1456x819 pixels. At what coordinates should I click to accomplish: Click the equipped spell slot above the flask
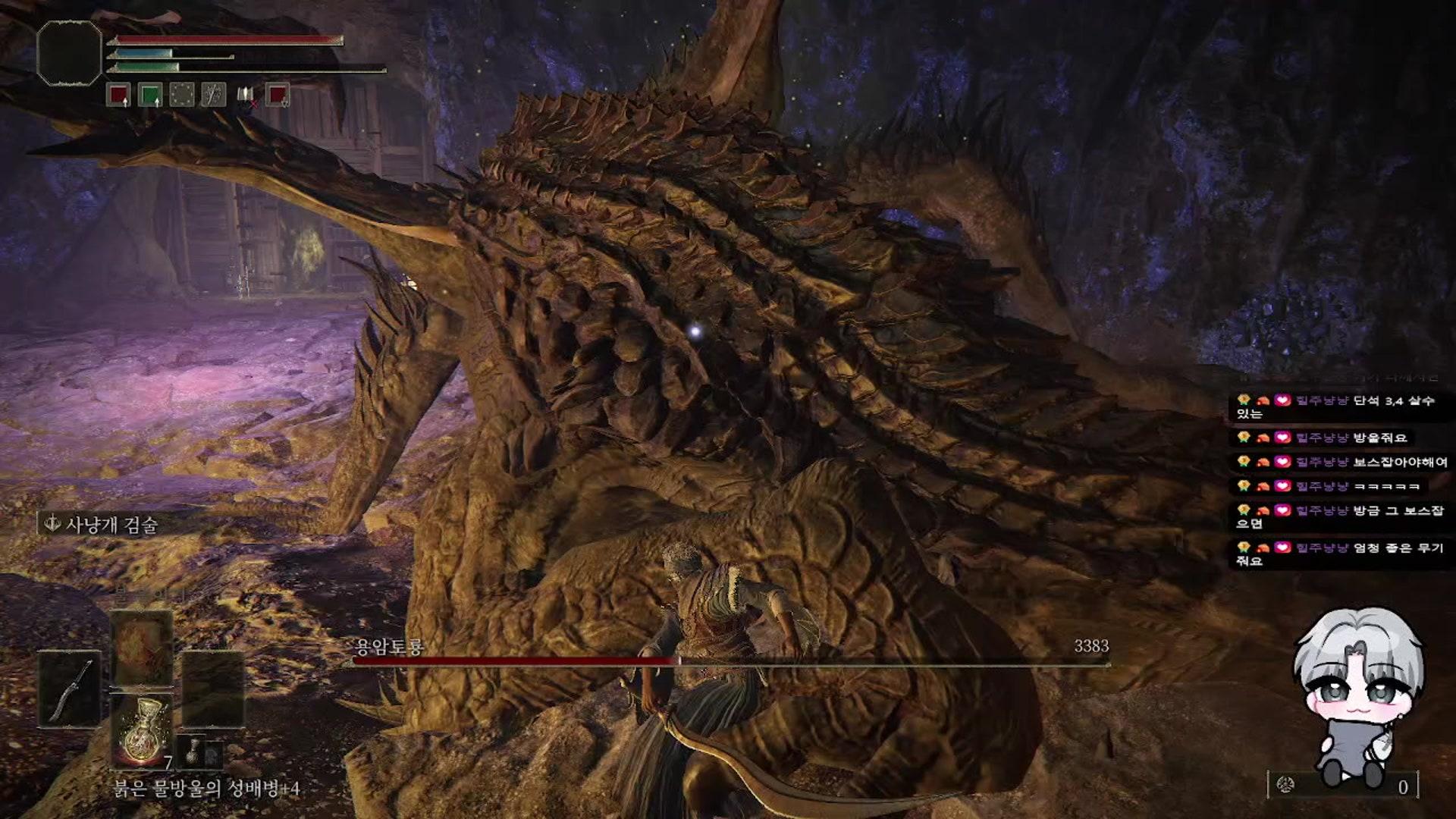pos(141,649)
